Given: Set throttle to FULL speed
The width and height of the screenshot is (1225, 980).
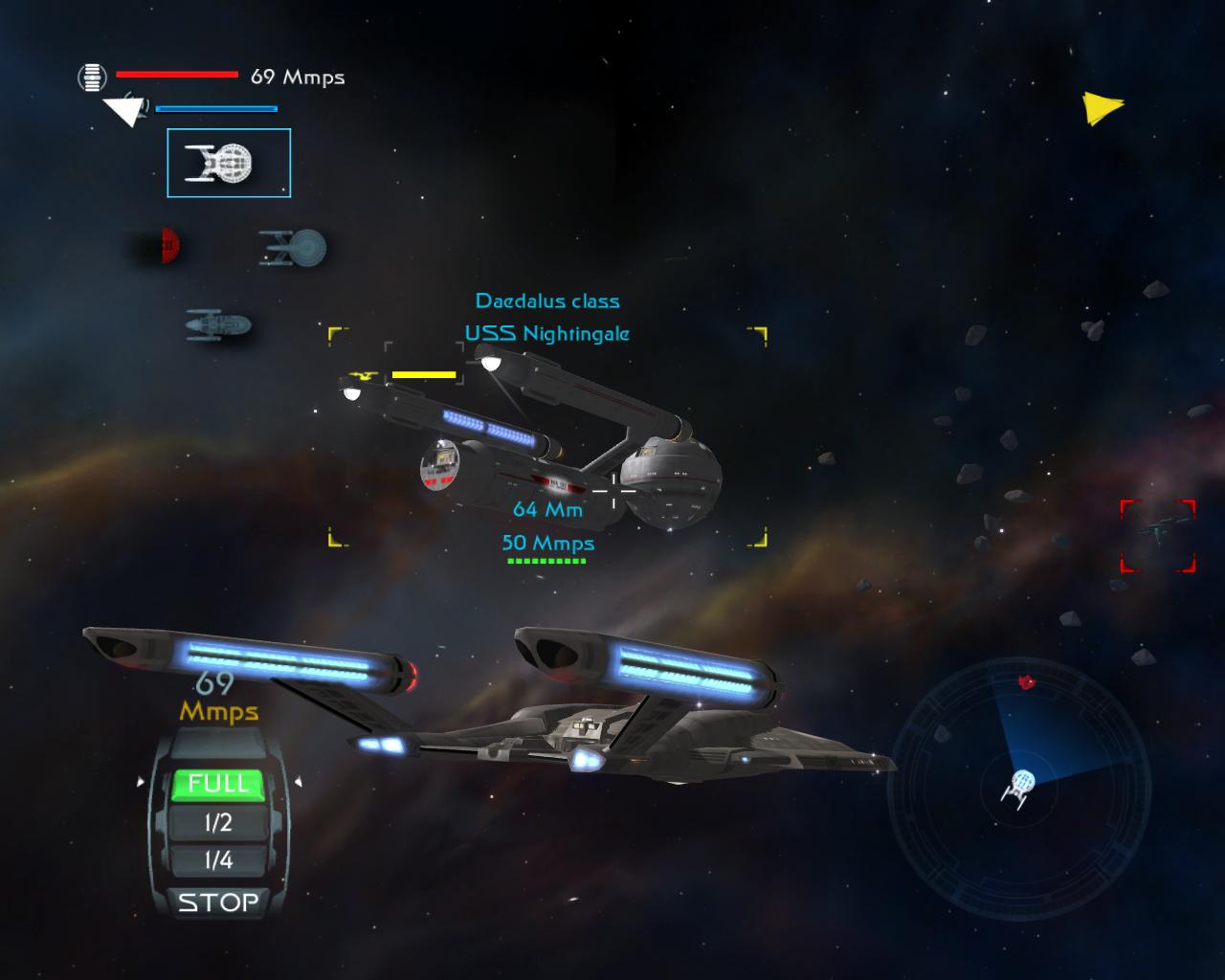Looking at the screenshot, I should coord(218,784).
